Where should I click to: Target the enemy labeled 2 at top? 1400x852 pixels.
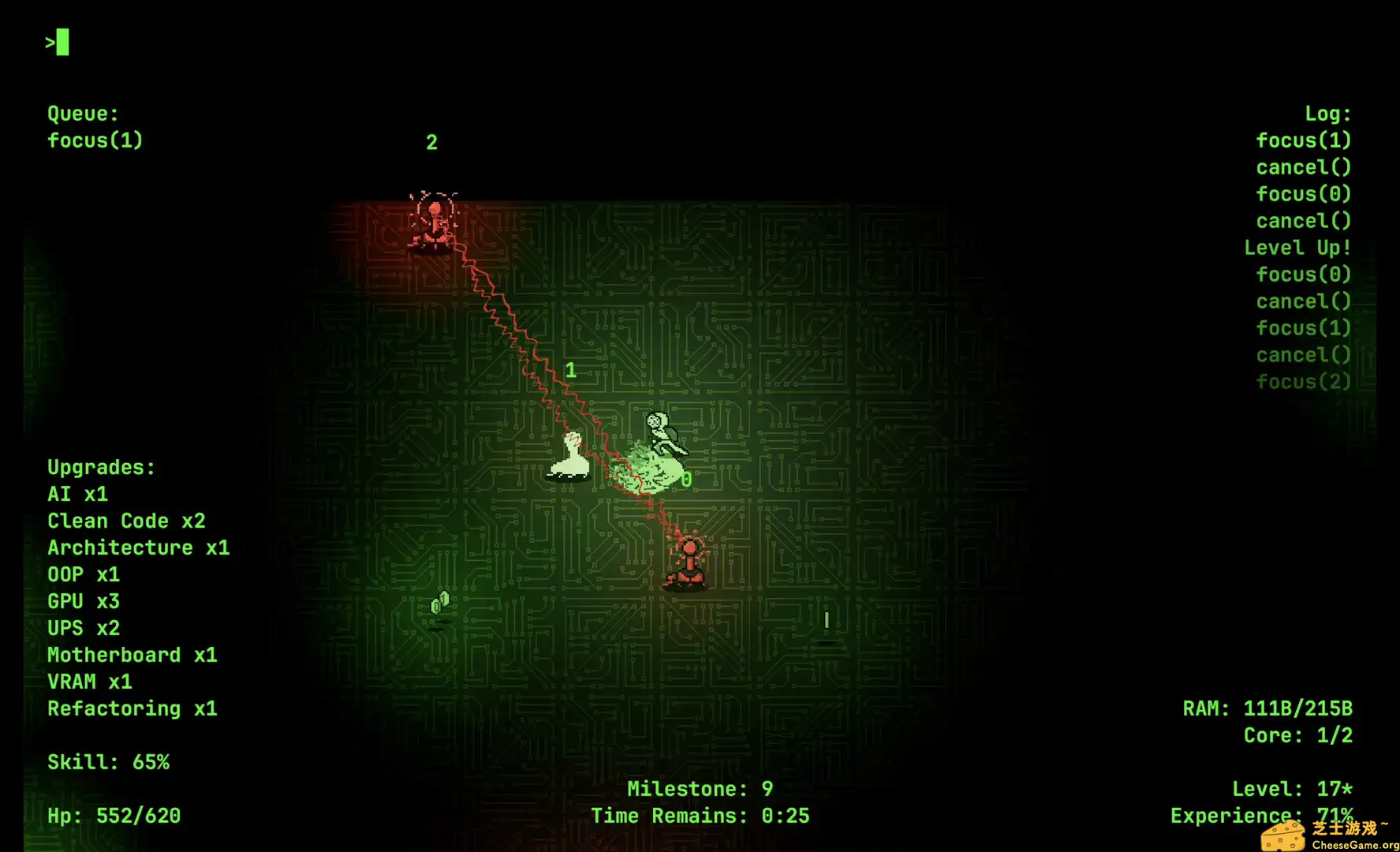click(x=434, y=221)
